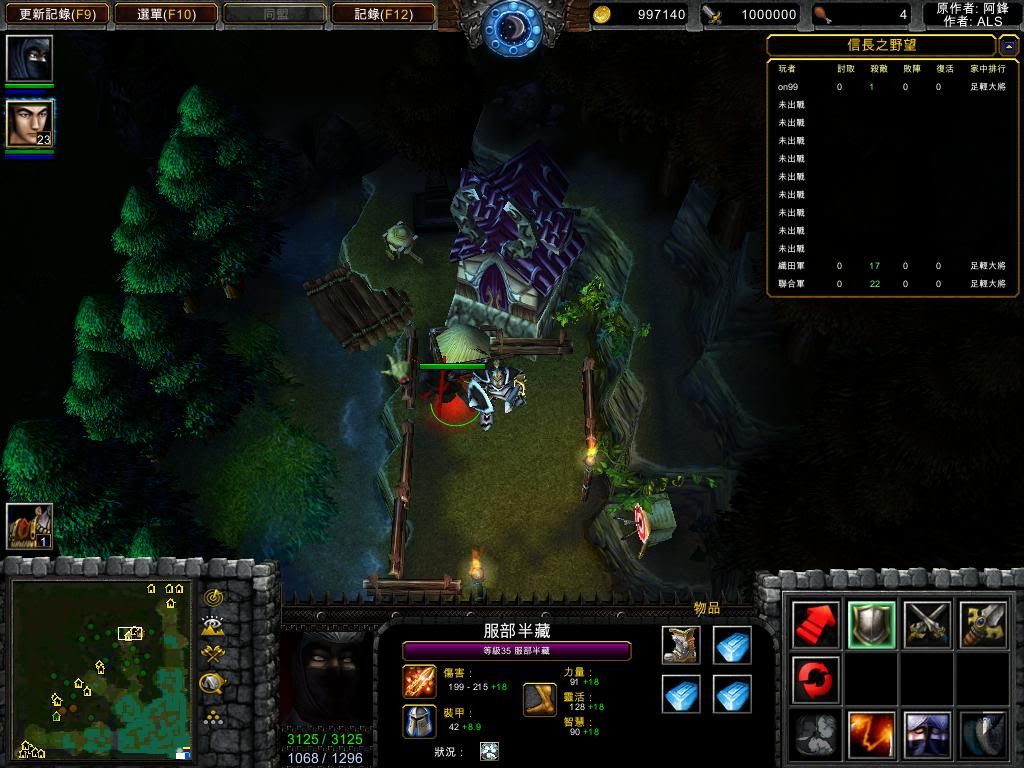1024x768 pixels.
Task: Toggle the crossed-axes ally color button
Action: 213,655
